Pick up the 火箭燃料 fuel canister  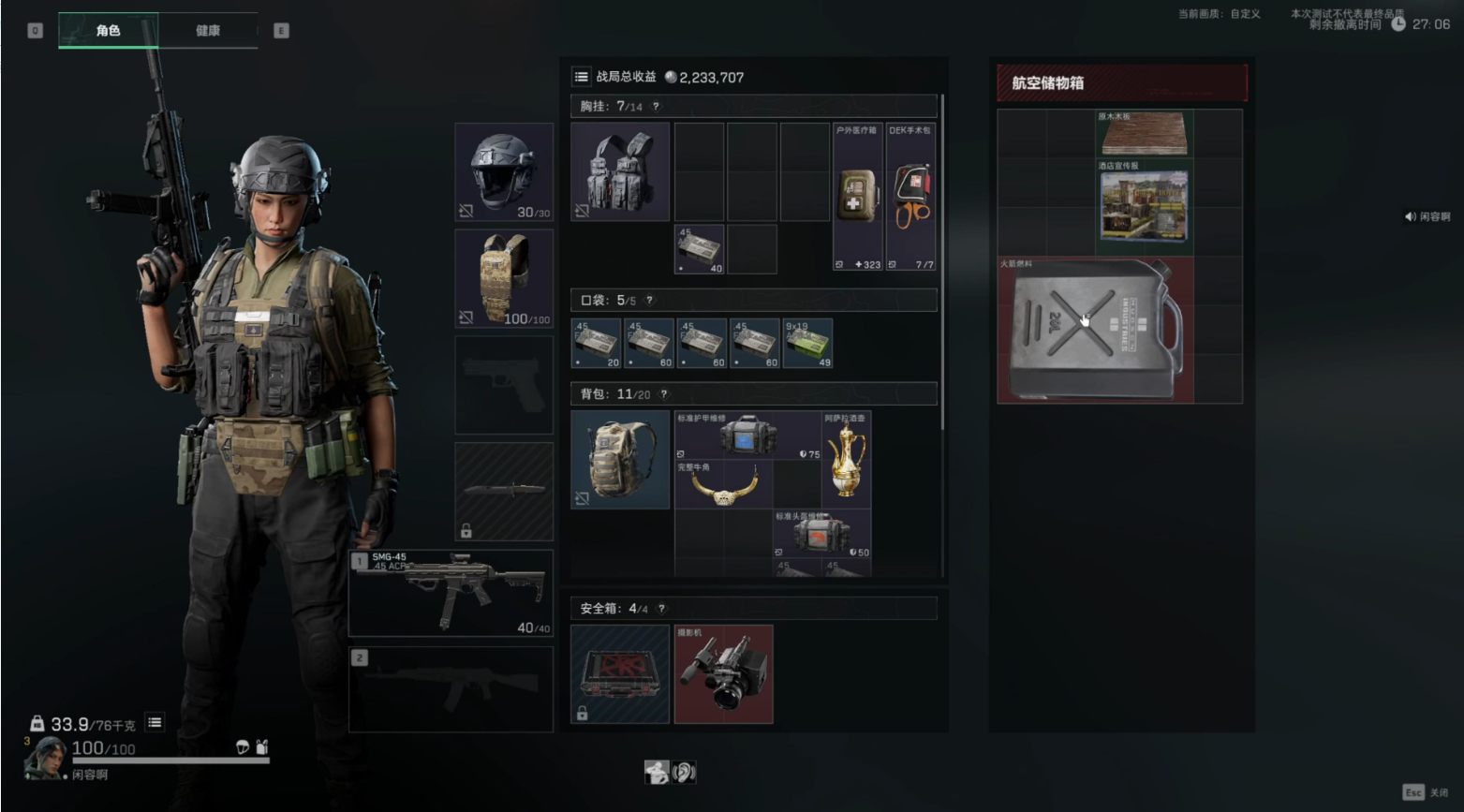point(1095,331)
